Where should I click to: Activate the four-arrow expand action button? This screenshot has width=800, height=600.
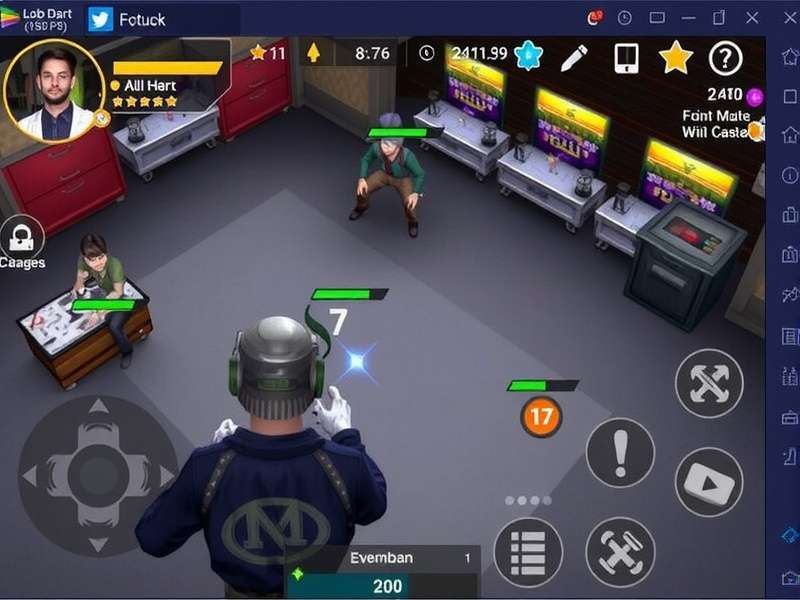tap(709, 384)
